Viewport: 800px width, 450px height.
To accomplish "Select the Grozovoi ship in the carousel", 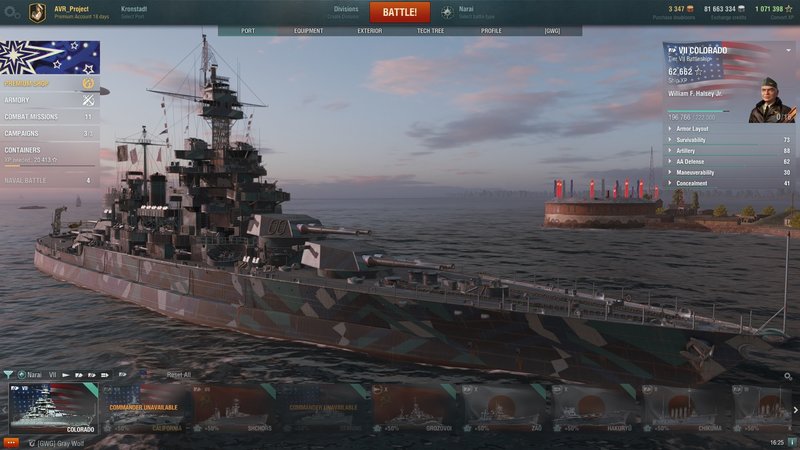I will pos(412,408).
